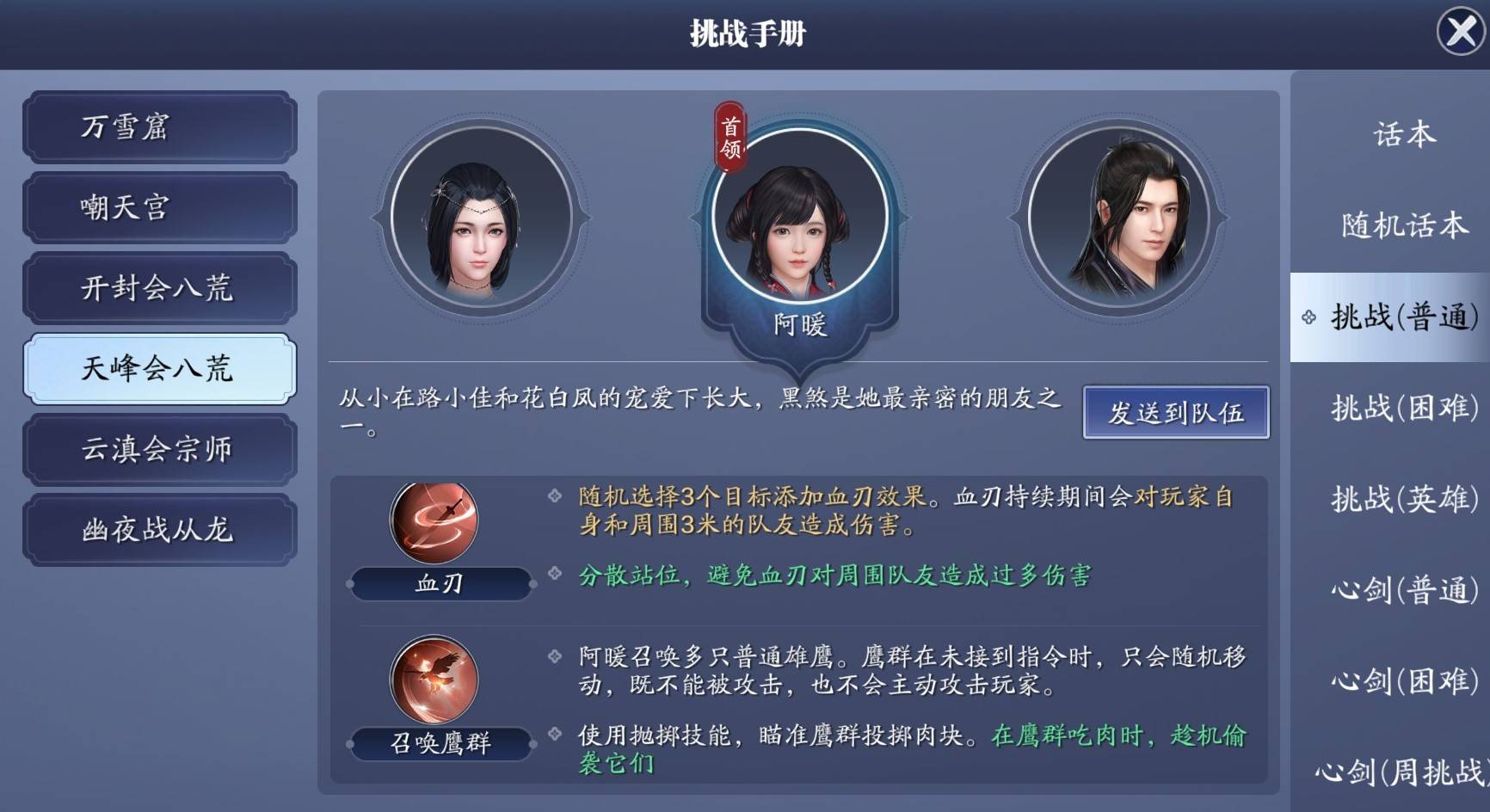Activate the 幽夜战从龙 option

[160, 531]
